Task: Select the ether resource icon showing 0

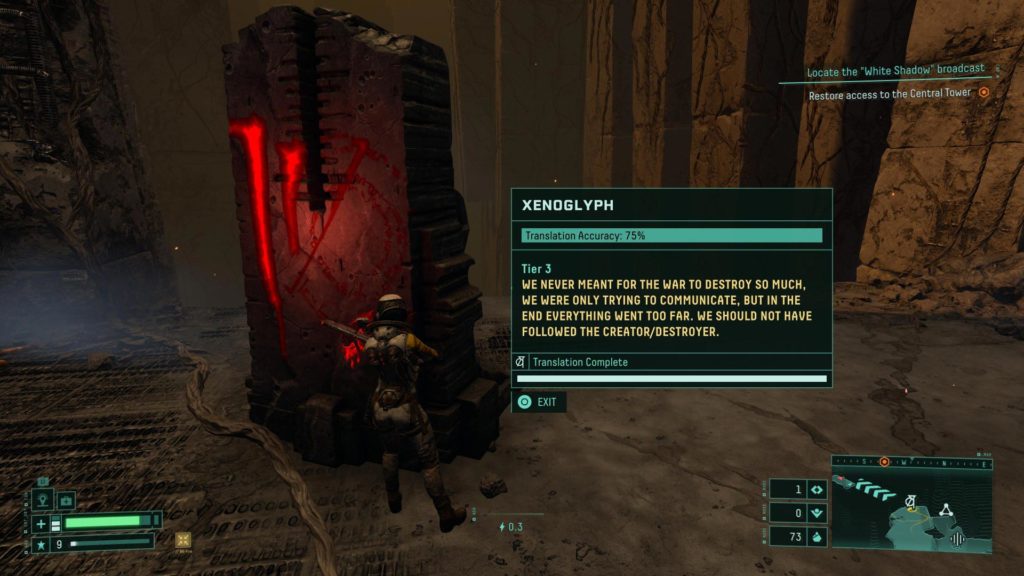Action: [x=816, y=513]
